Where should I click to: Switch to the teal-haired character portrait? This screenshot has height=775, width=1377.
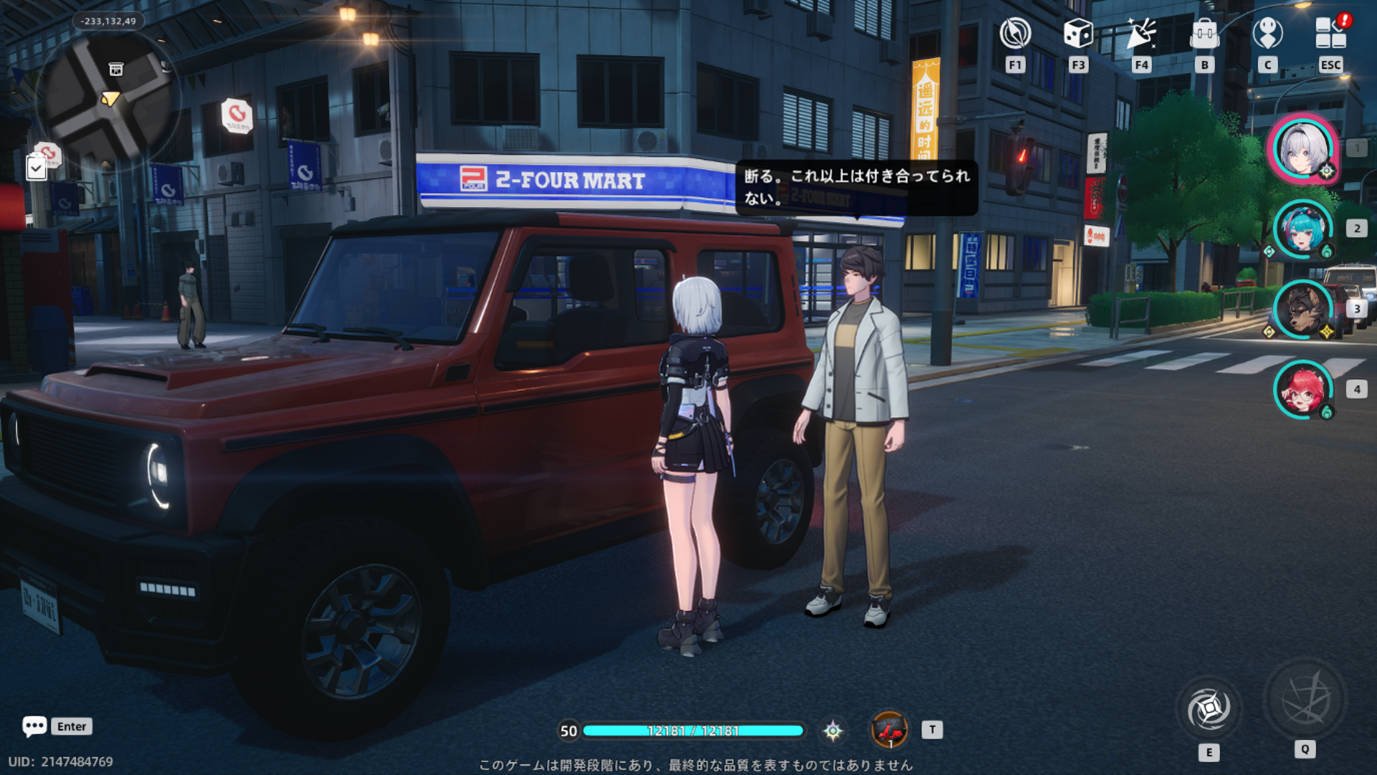click(x=1303, y=229)
